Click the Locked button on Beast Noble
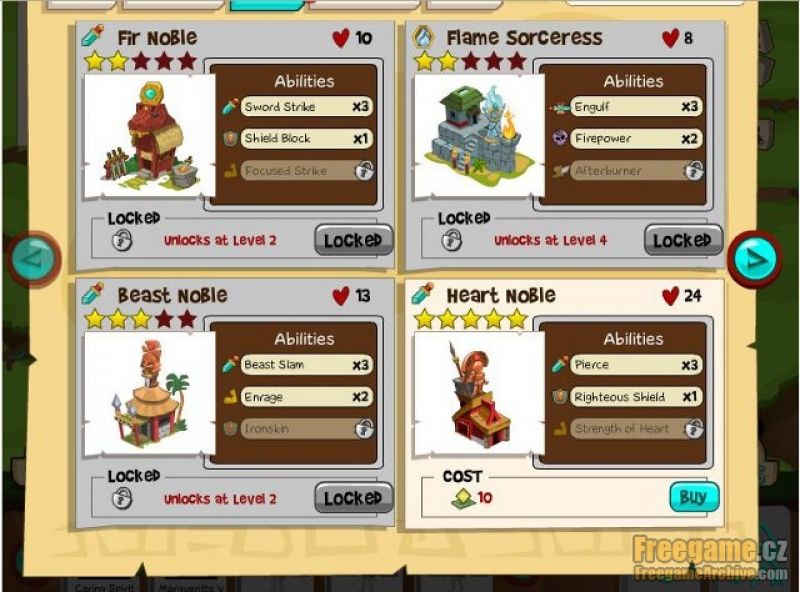This screenshot has height=592, width=800. click(x=353, y=498)
